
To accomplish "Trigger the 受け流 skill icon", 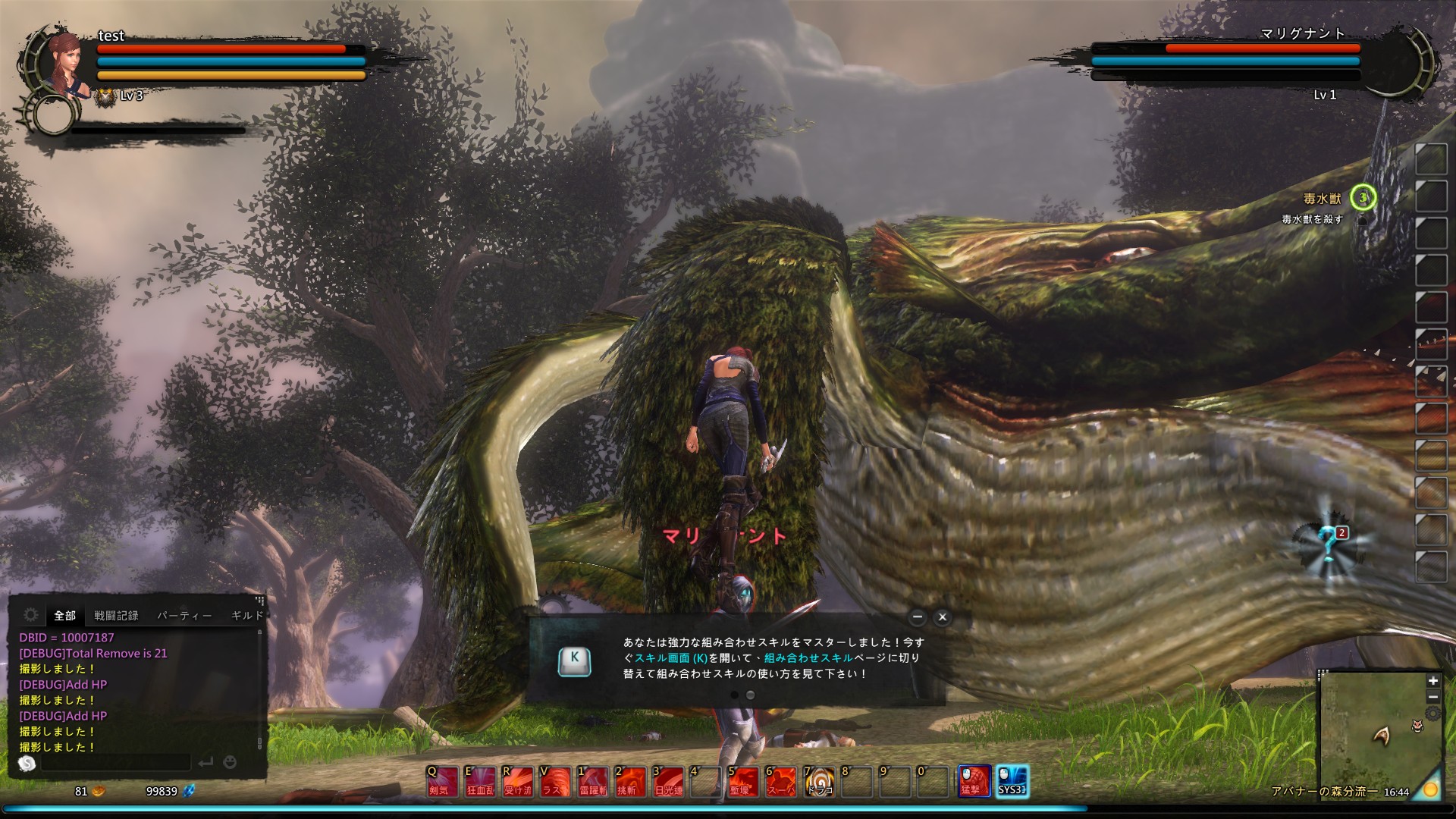I will 517,781.
